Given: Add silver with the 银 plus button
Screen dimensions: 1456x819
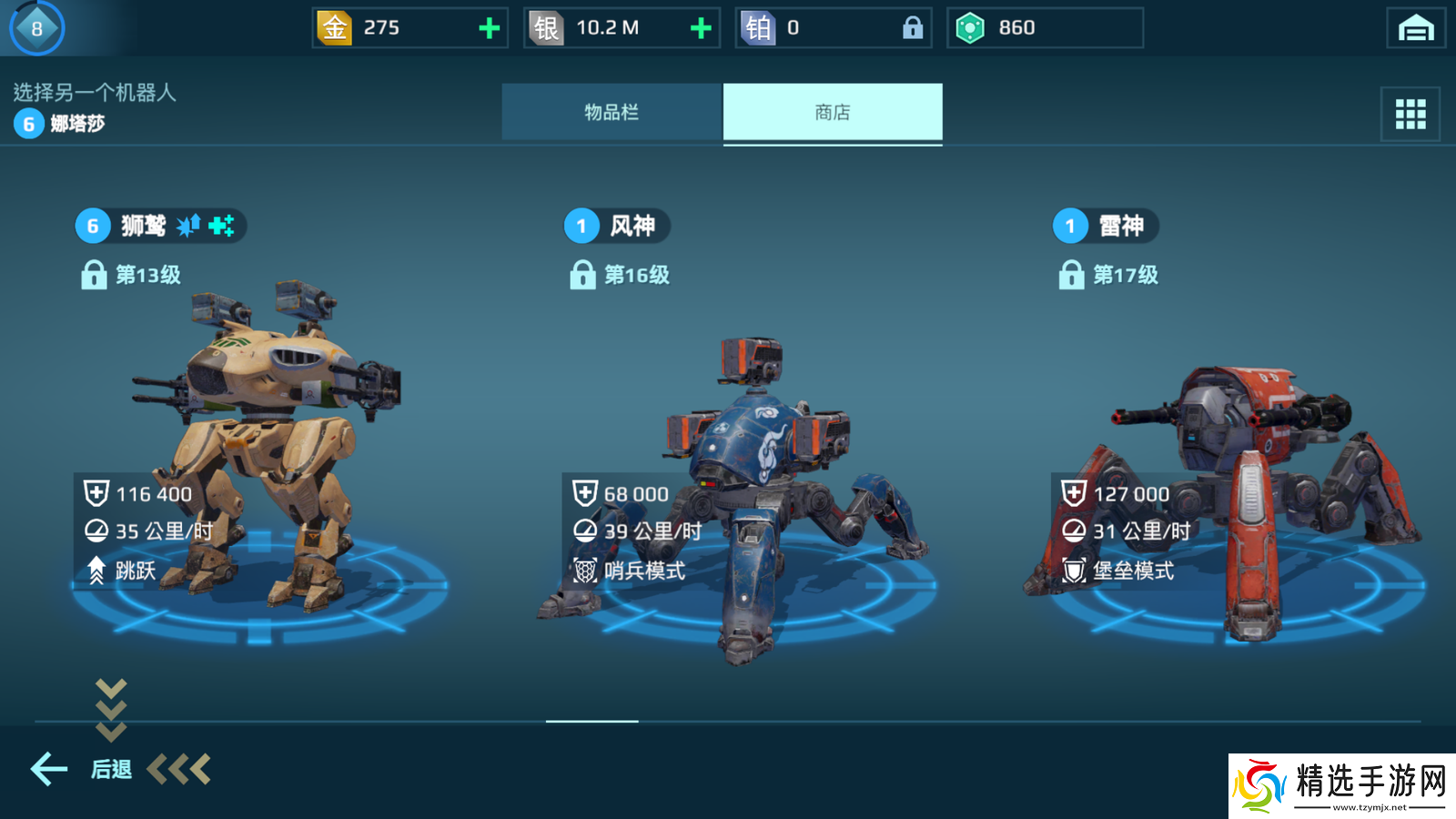Looking at the screenshot, I should click(701, 28).
